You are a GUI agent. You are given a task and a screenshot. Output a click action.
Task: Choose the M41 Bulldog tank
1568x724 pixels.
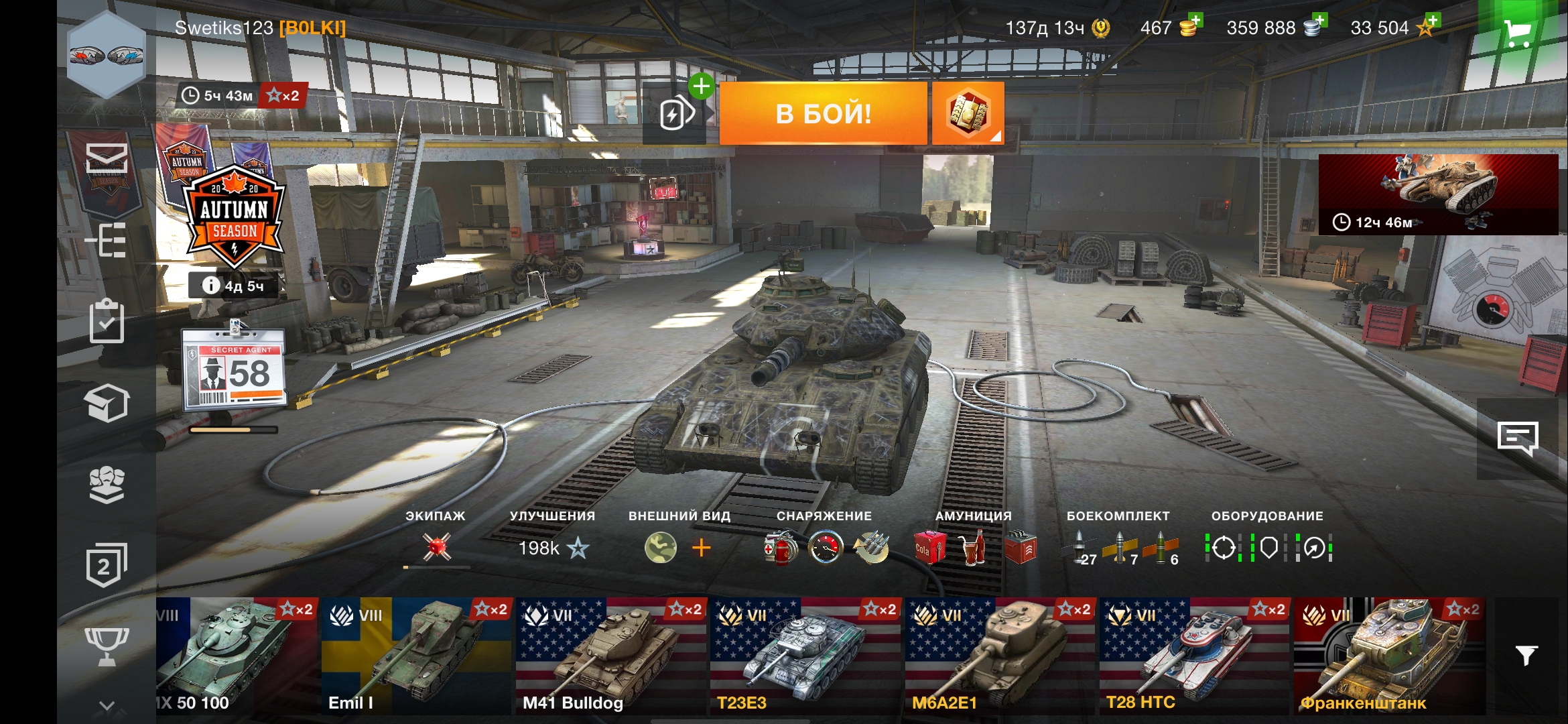[610, 656]
